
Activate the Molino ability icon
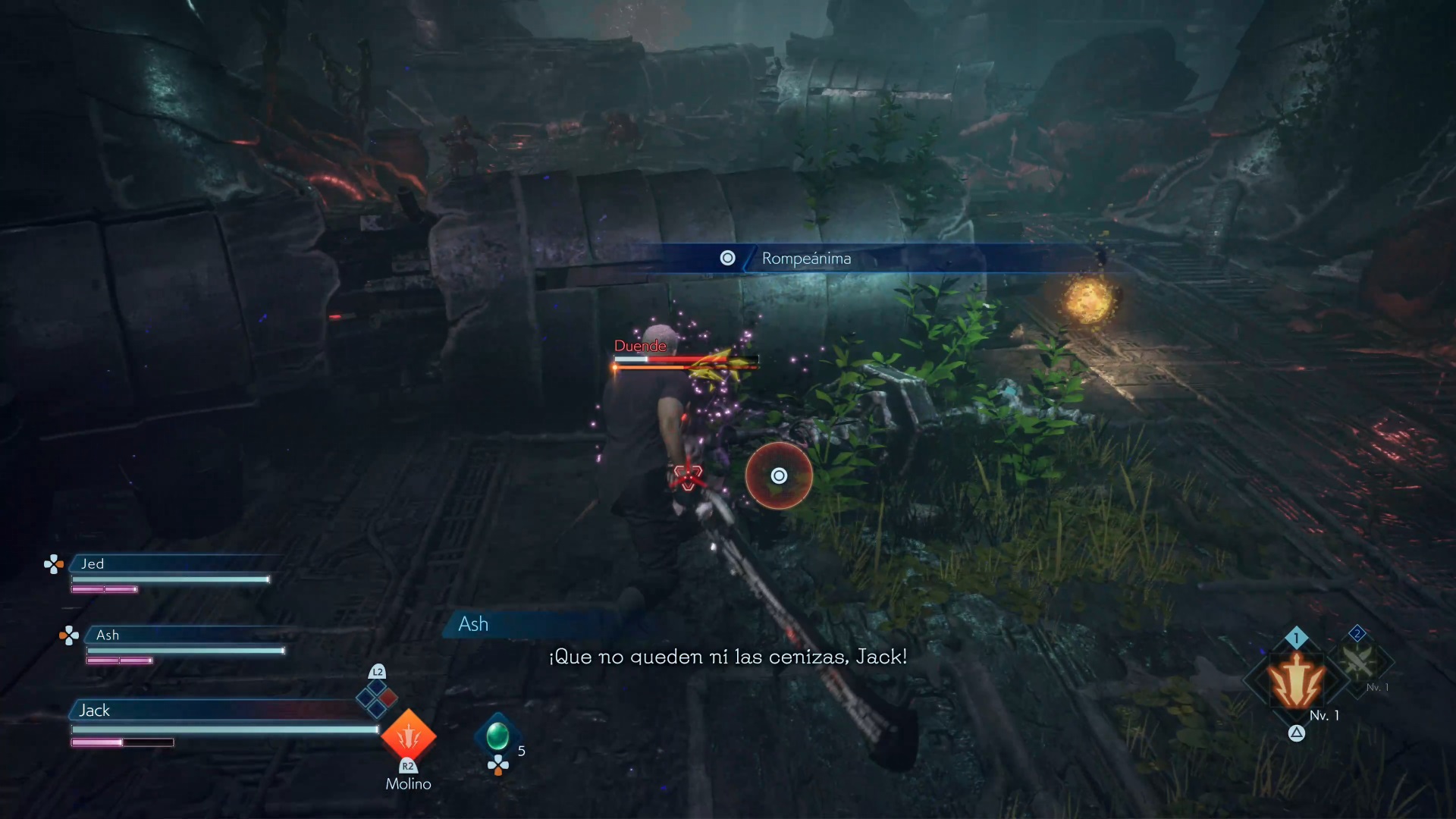(408, 735)
